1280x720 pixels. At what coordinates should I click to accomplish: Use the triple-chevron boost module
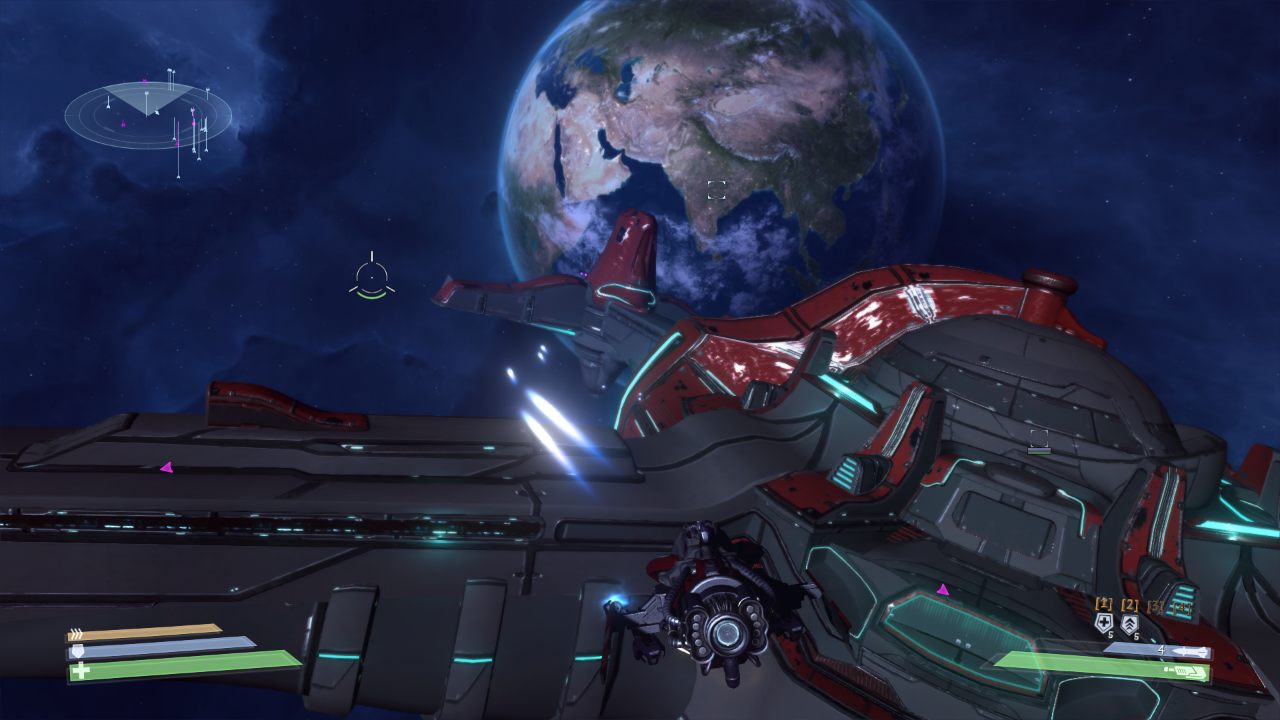(x=1130, y=624)
